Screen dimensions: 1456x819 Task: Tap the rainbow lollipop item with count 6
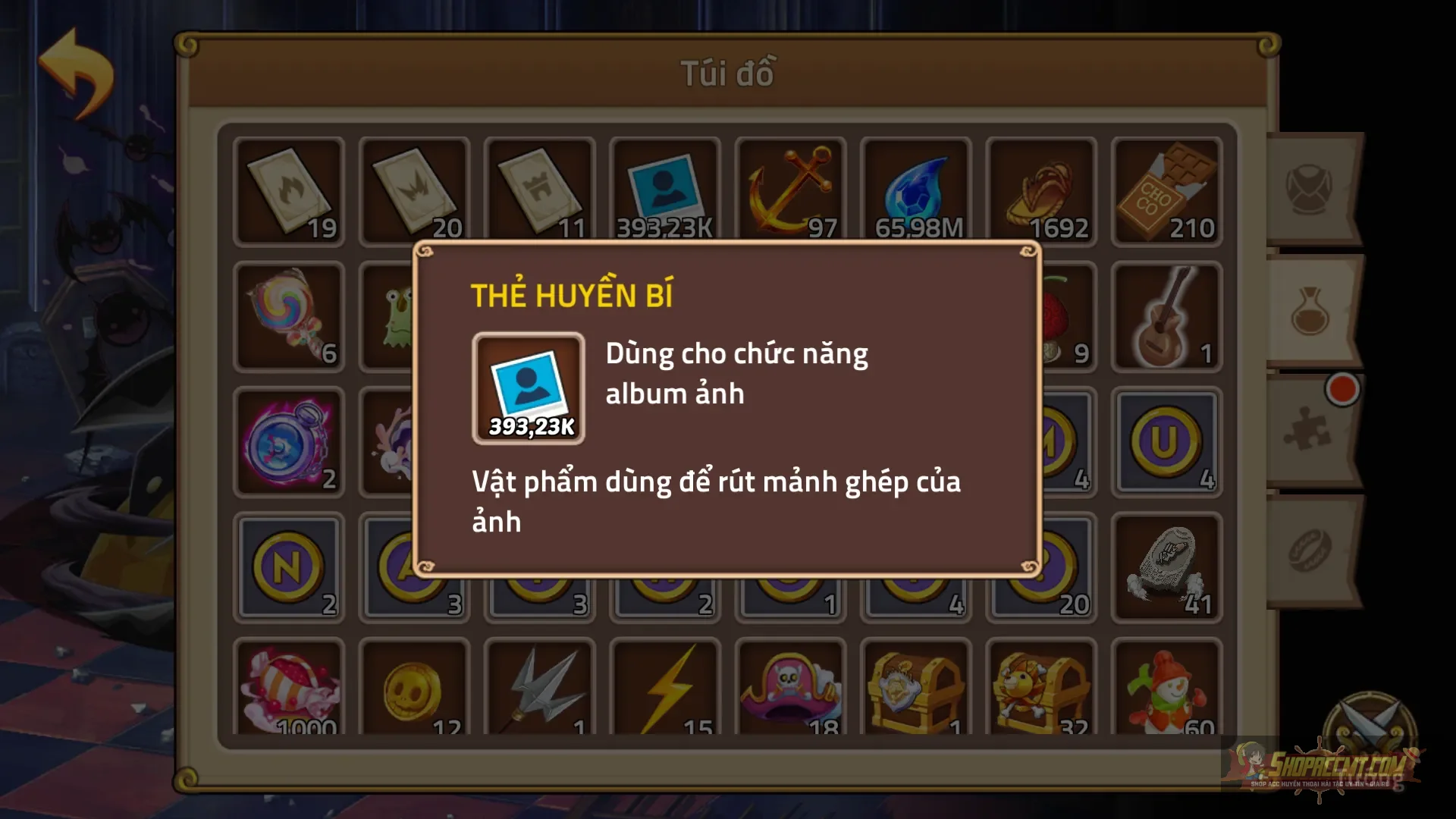click(x=288, y=315)
